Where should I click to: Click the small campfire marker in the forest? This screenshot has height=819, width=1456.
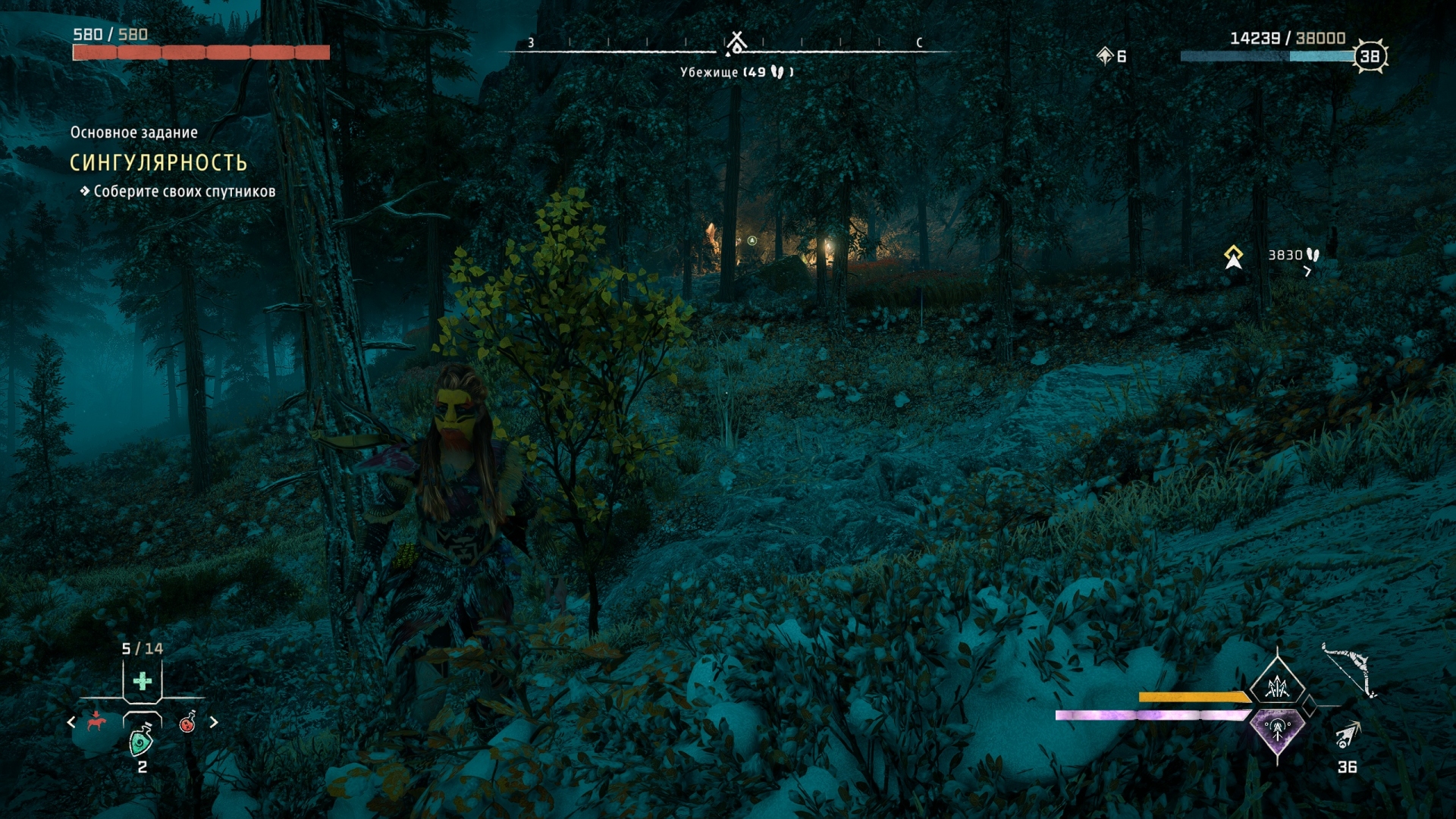752,240
